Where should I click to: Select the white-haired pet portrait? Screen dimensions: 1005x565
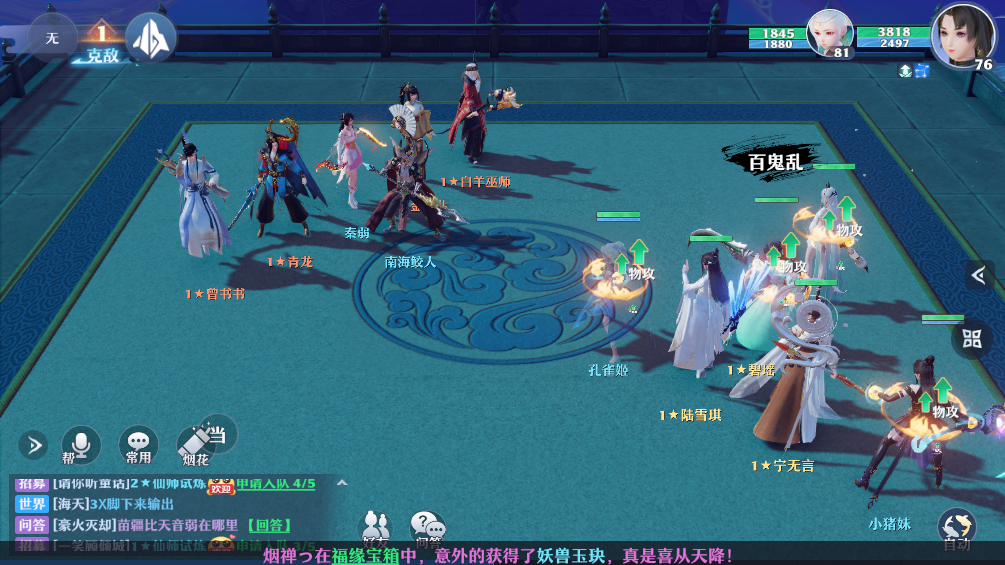click(x=829, y=33)
